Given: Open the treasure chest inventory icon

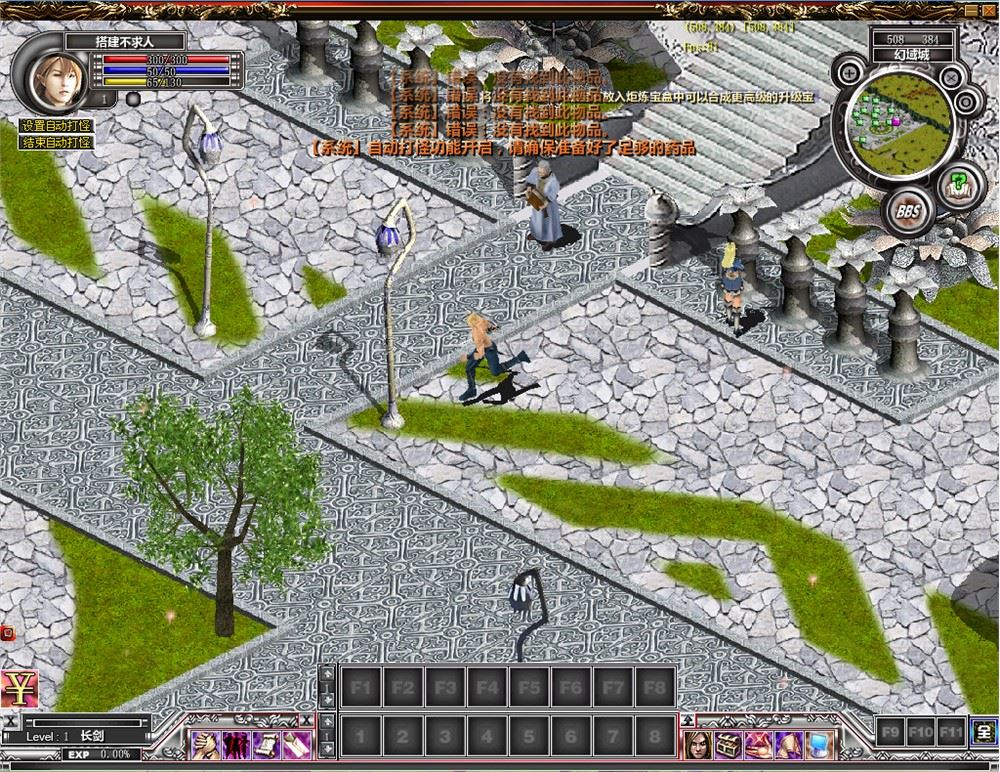Looking at the screenshot, I should pos(727,745).
